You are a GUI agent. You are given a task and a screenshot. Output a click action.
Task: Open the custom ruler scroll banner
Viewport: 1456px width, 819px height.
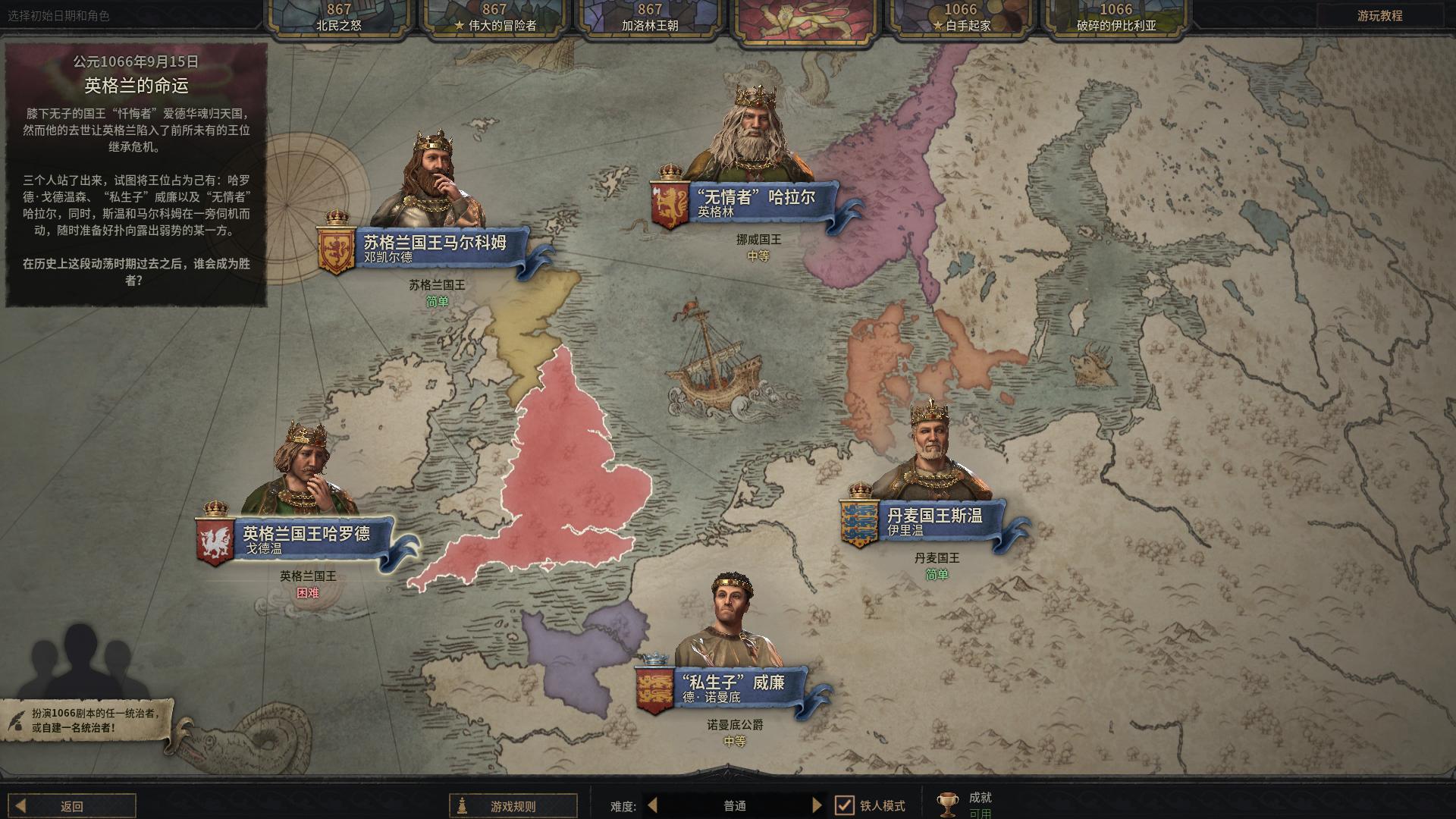pyautogui.click(x=85, y=720)
